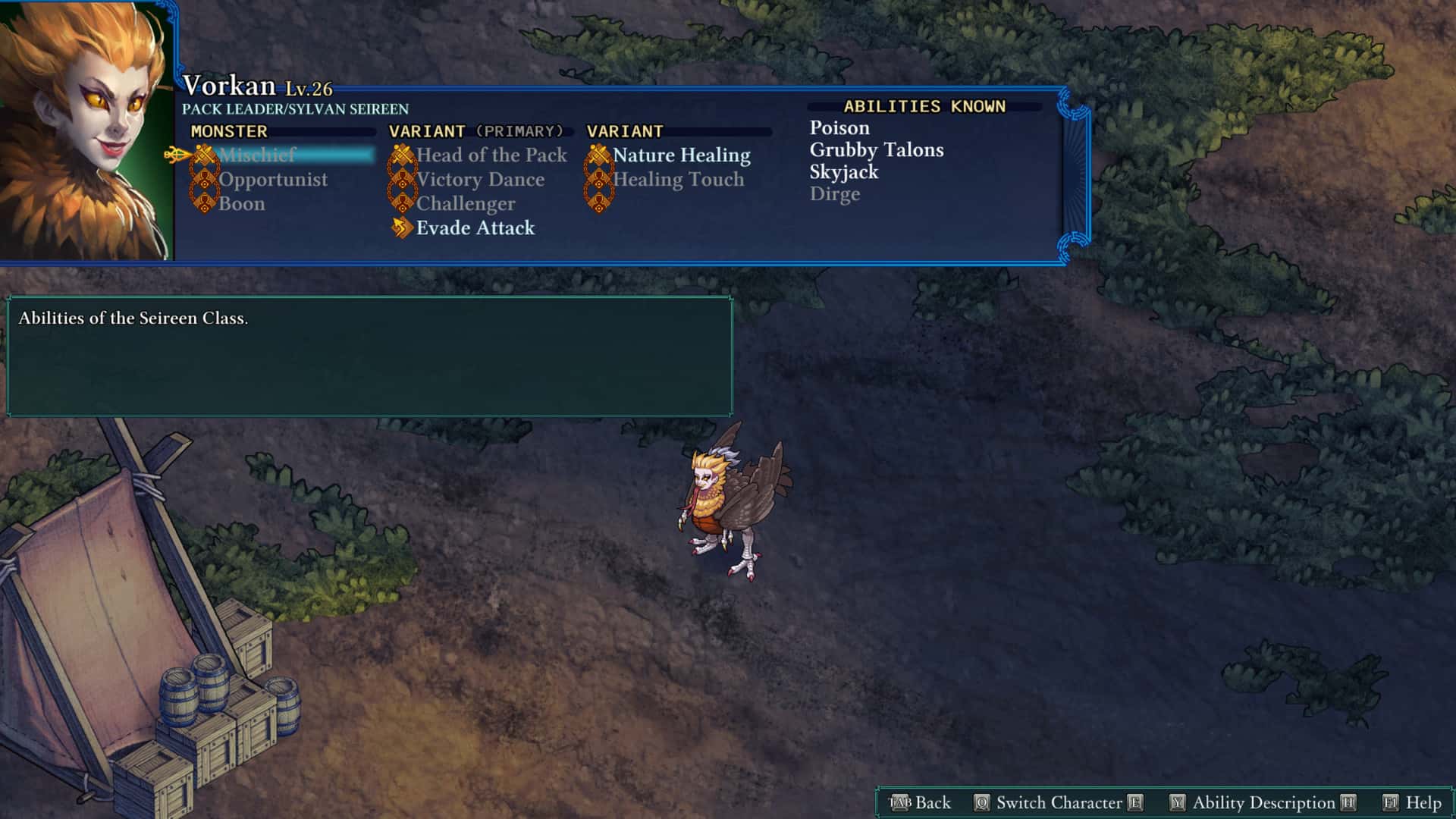Open the Ability Description option

[1263, 802]
